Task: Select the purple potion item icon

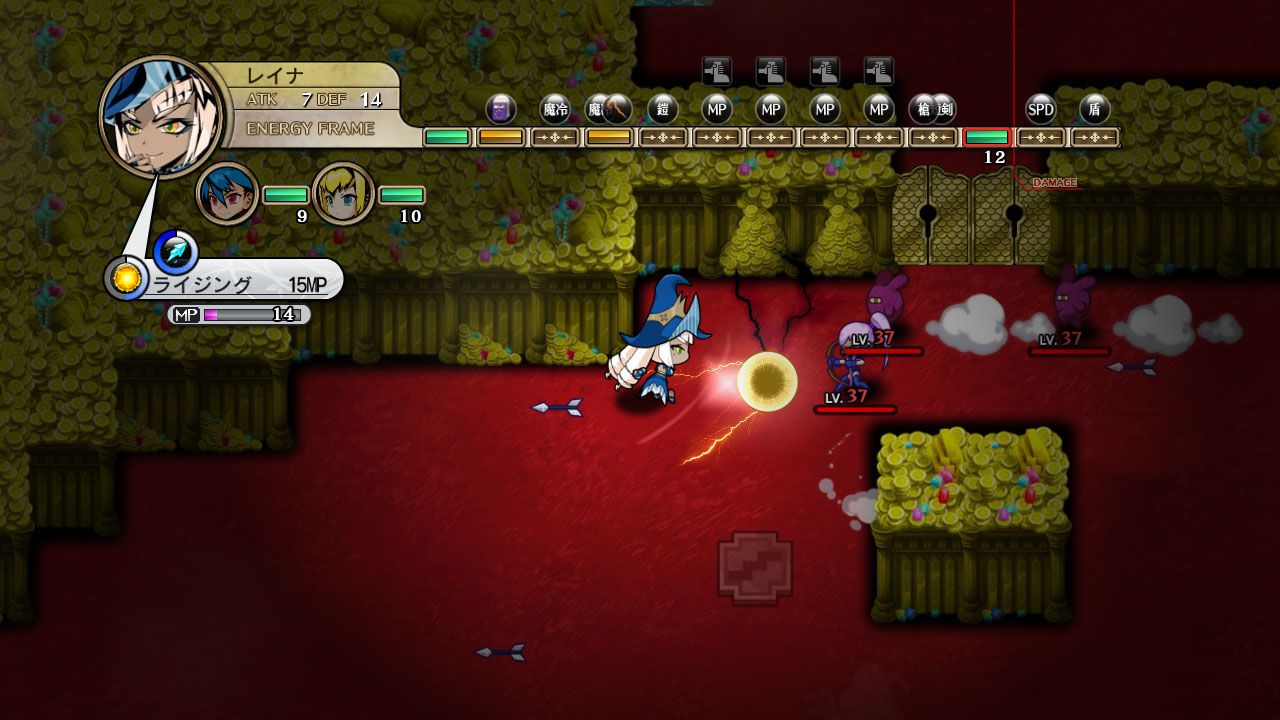Action: click(x=498, y=110)
